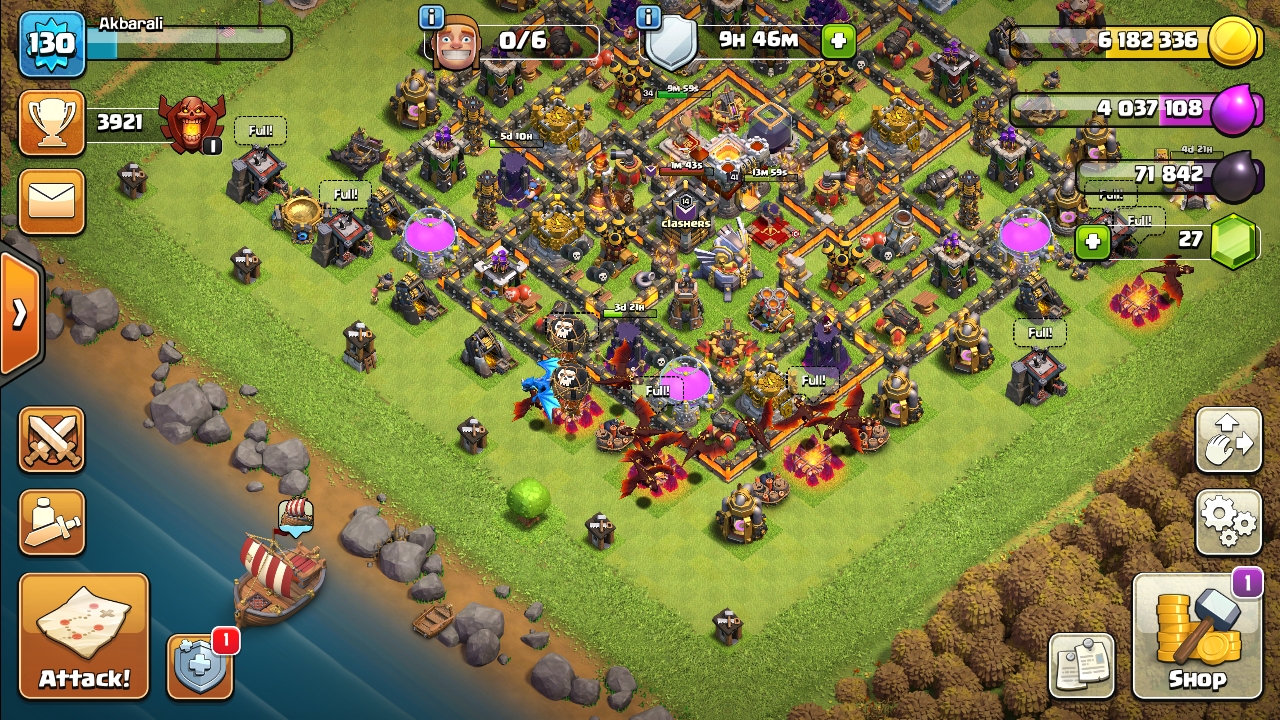The width and height of the screenshot is (1280, 720).
Task: Open the army overview button
Action: pyautogui.click(x=52, y=522)
